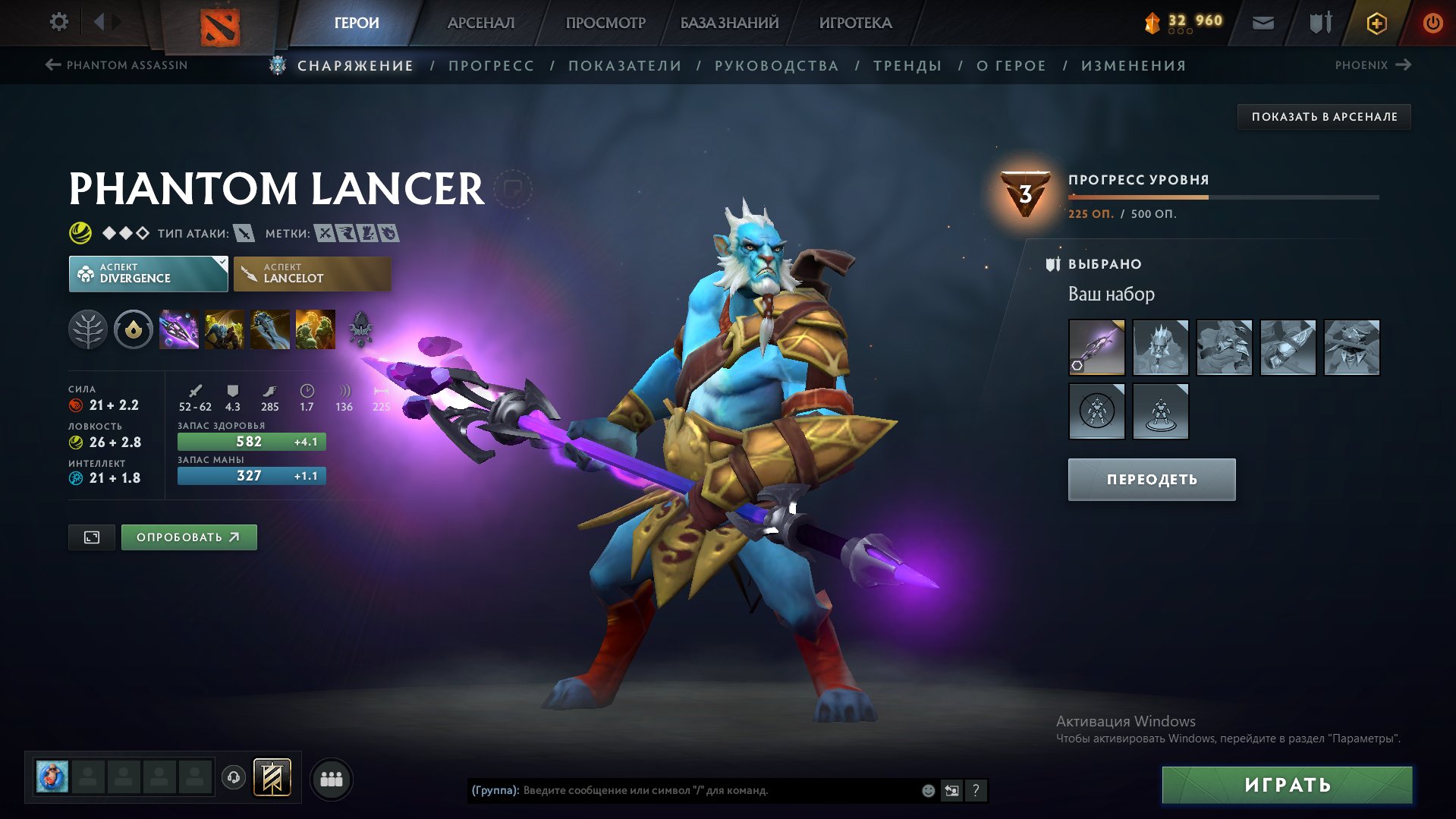Viewport: 1456px width, 819px height.
Task: Click the group chat input field
Action: pos(683,789)
